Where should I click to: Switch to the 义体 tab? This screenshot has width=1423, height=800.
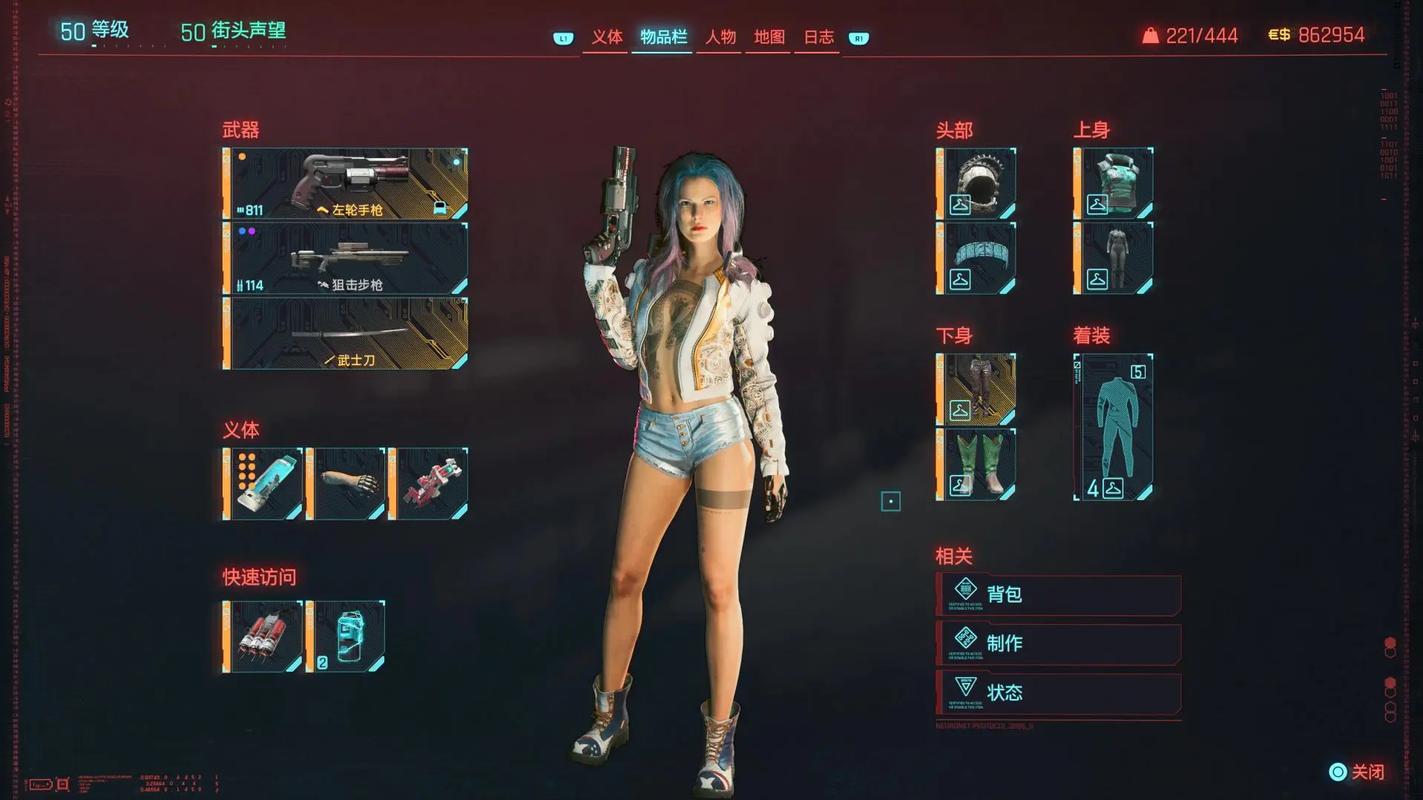coord(606,37)
